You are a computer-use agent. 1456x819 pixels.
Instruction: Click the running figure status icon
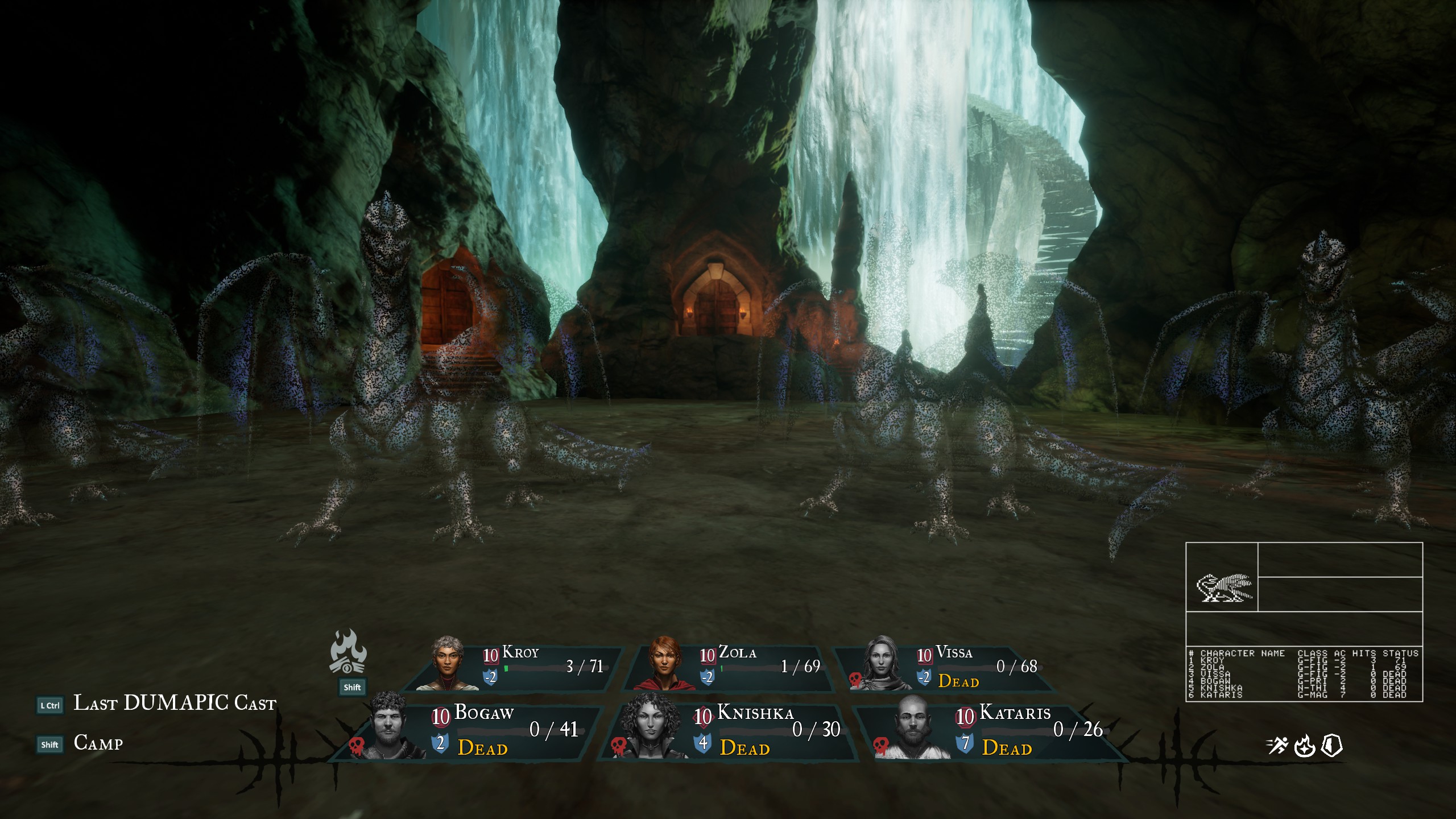point(1277,746)
